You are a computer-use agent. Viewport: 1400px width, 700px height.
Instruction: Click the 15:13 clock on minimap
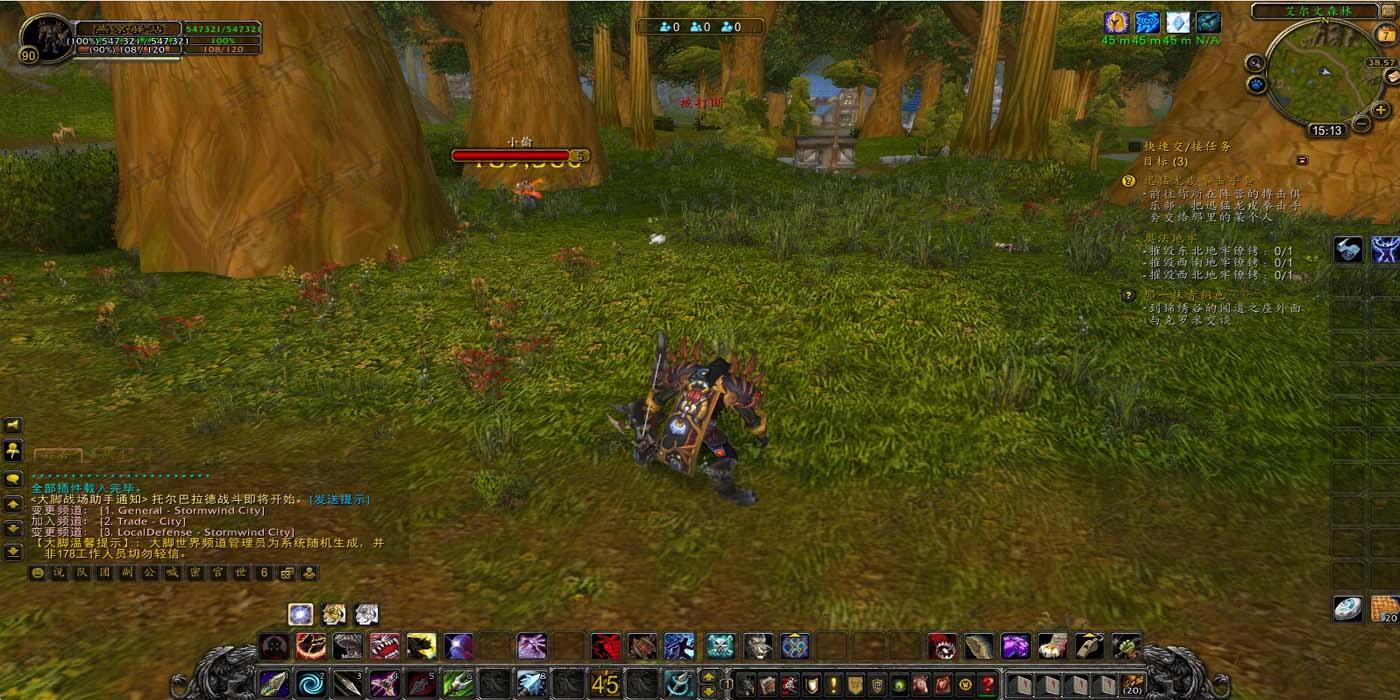(1326, 130)
